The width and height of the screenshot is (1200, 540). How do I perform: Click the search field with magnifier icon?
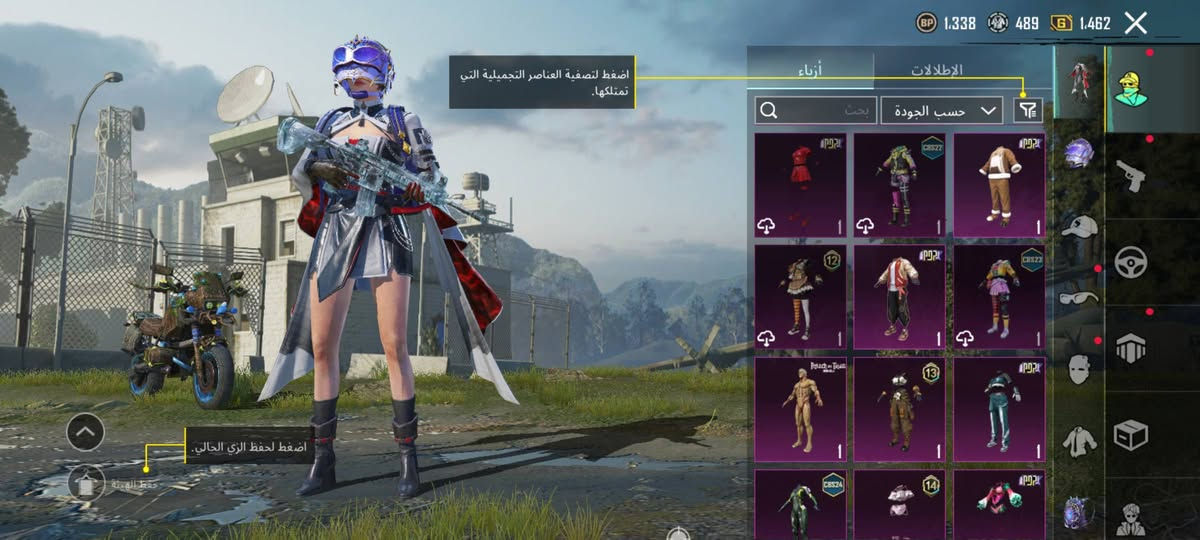(816, 110)
